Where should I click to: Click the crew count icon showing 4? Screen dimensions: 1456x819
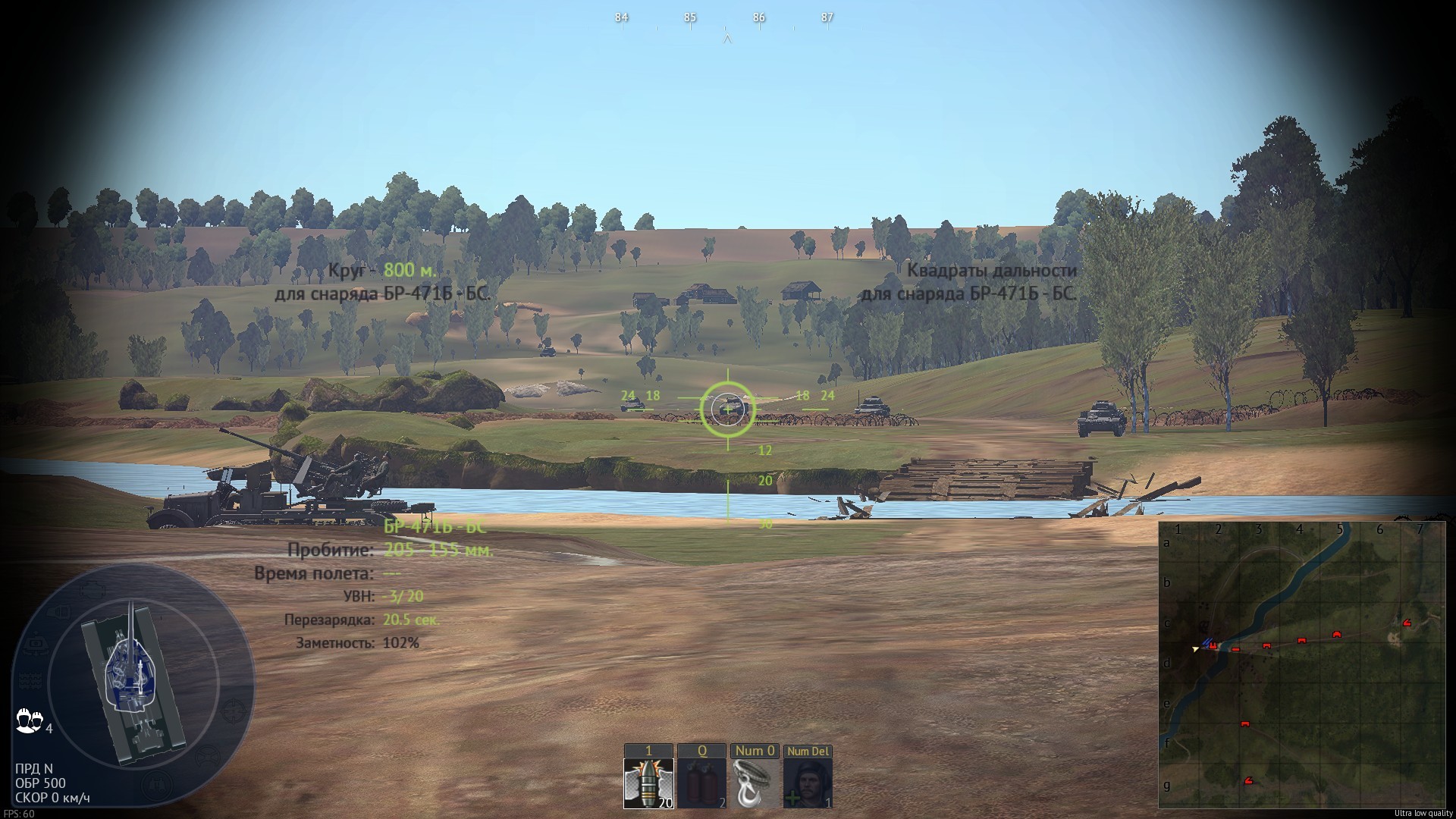[x=29, y=719]
